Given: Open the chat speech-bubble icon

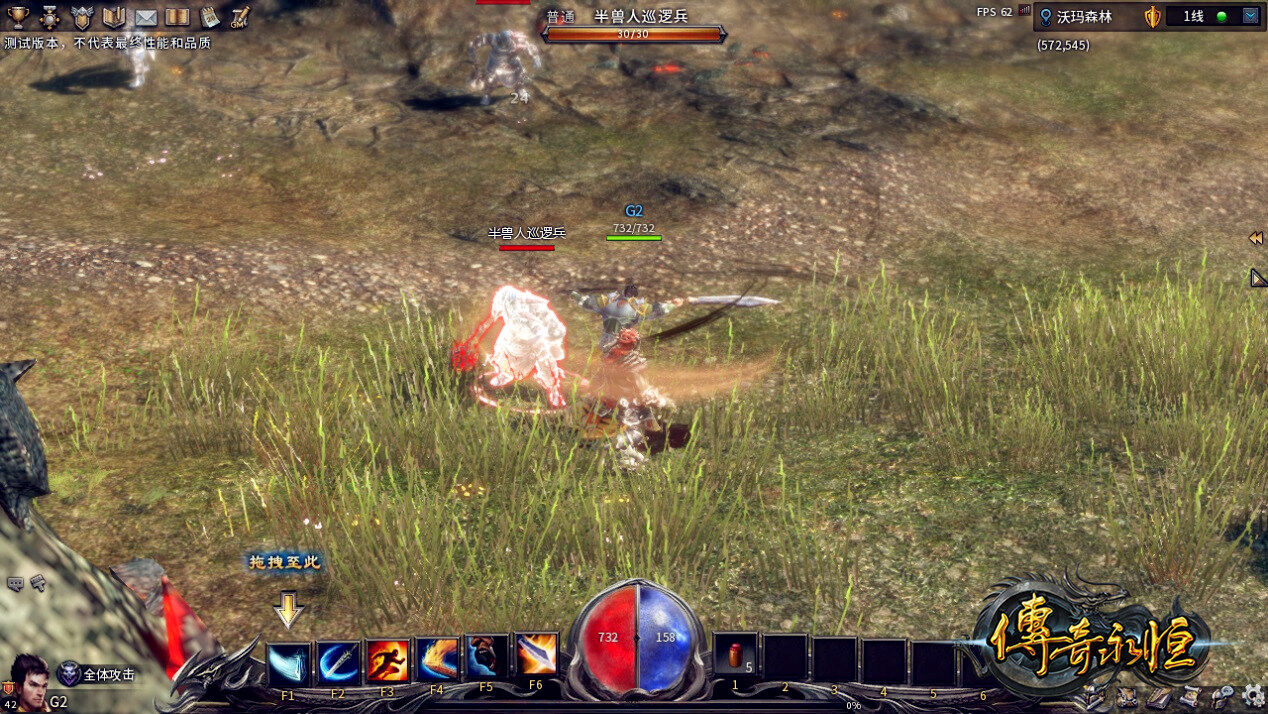Looking at the screenshot, I should coord(15,583).
